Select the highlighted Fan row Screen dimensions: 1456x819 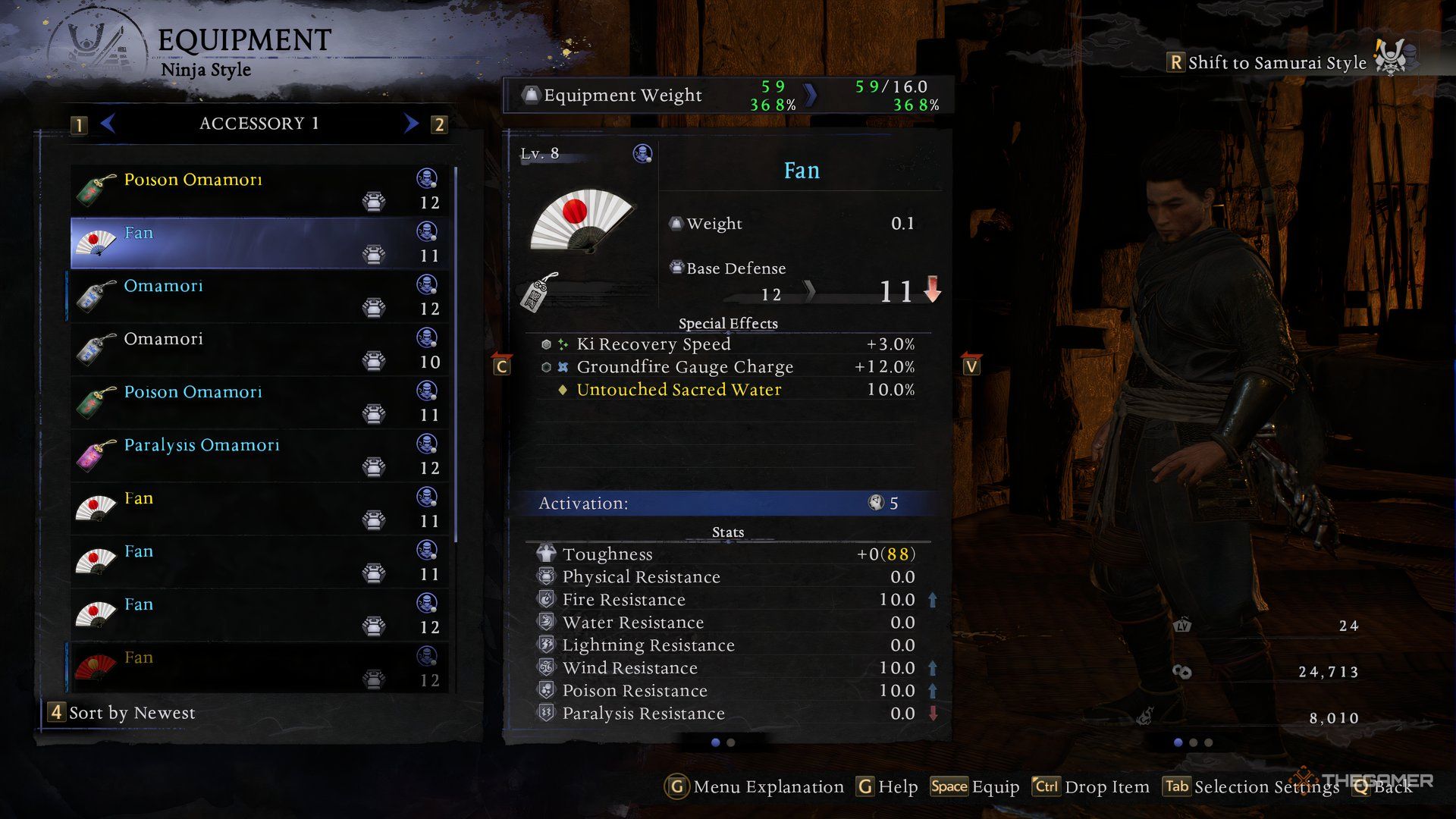(x=258, y=243)
